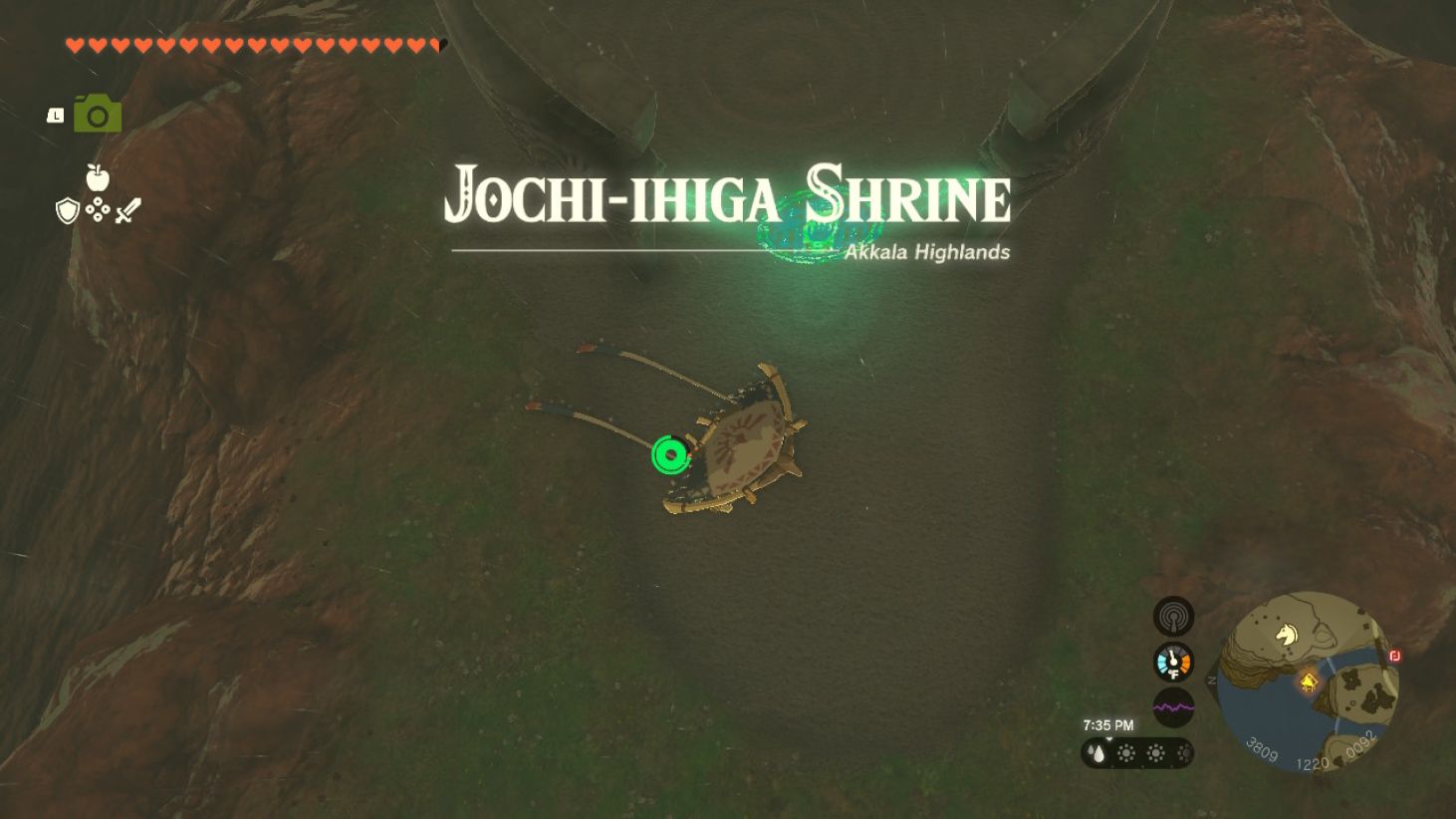1456x819 pixels.
Task: Toggle the rain droplet weather icon
Action: tap(1095, 753)
